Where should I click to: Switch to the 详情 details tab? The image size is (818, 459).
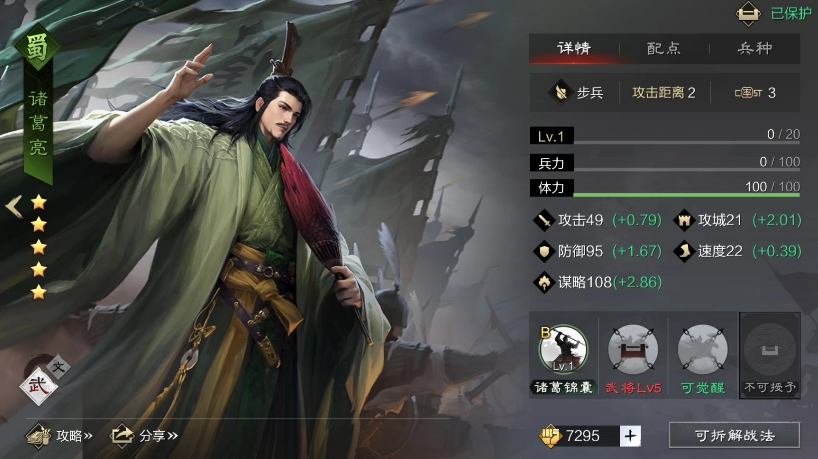point(574,48)
